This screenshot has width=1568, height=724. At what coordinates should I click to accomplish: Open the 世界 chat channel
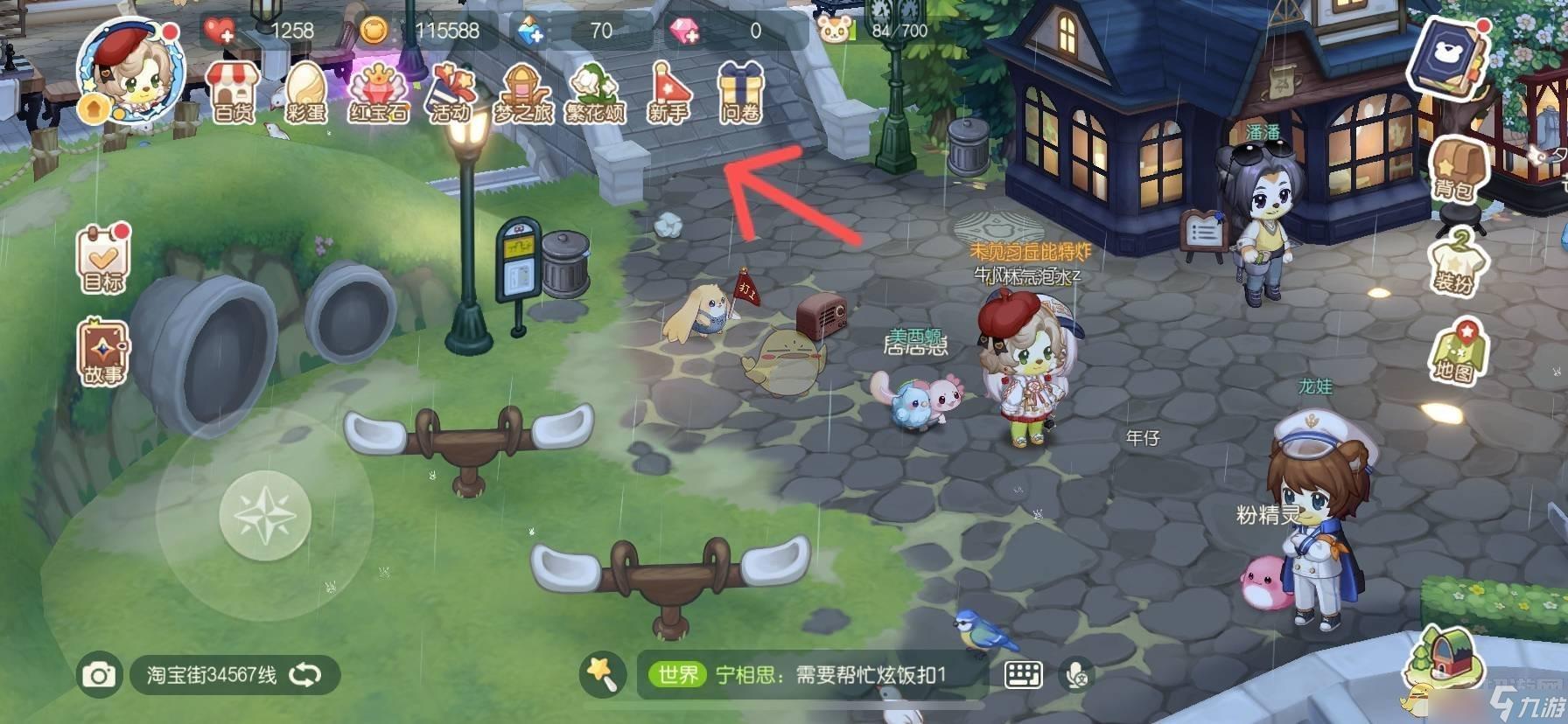[x=678, y=674]
